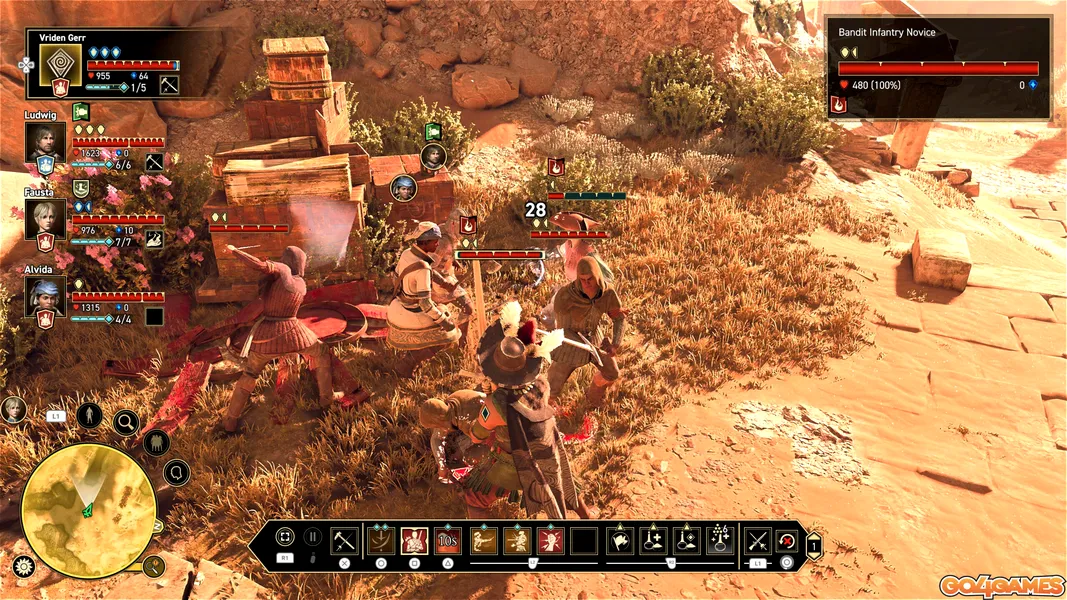Use the pickaxe basic attack skill
This screenshot has width=1067, height=600.
click(345, 541)
